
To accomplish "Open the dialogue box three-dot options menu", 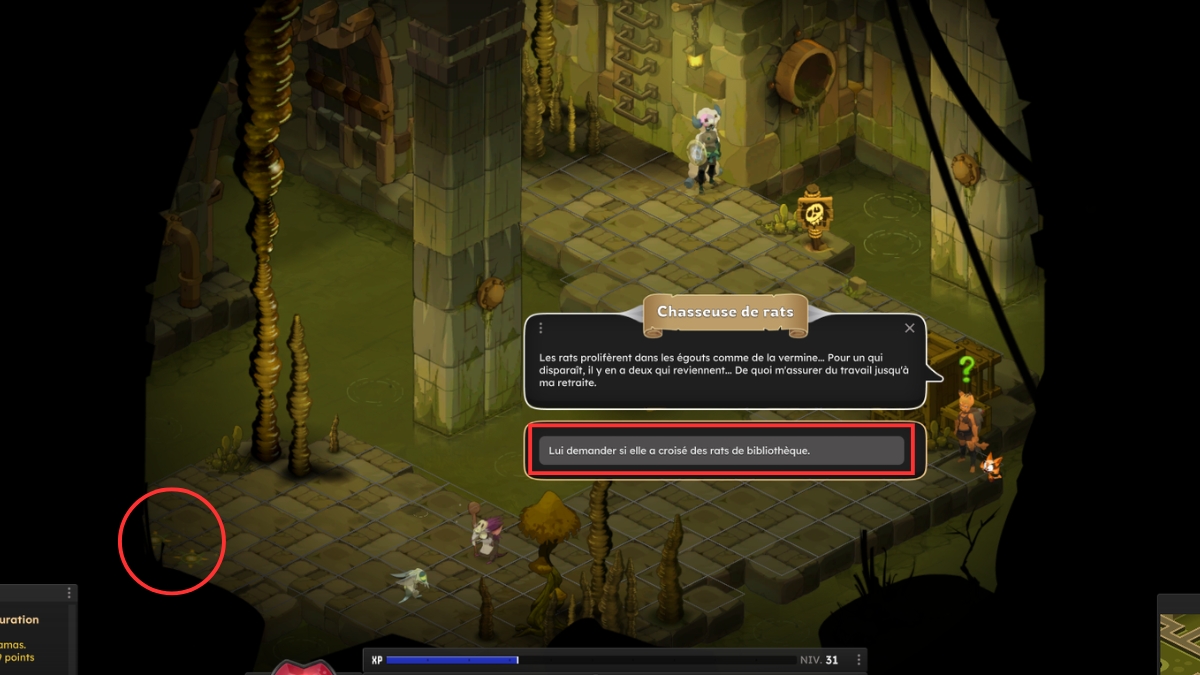I will 541,328.
